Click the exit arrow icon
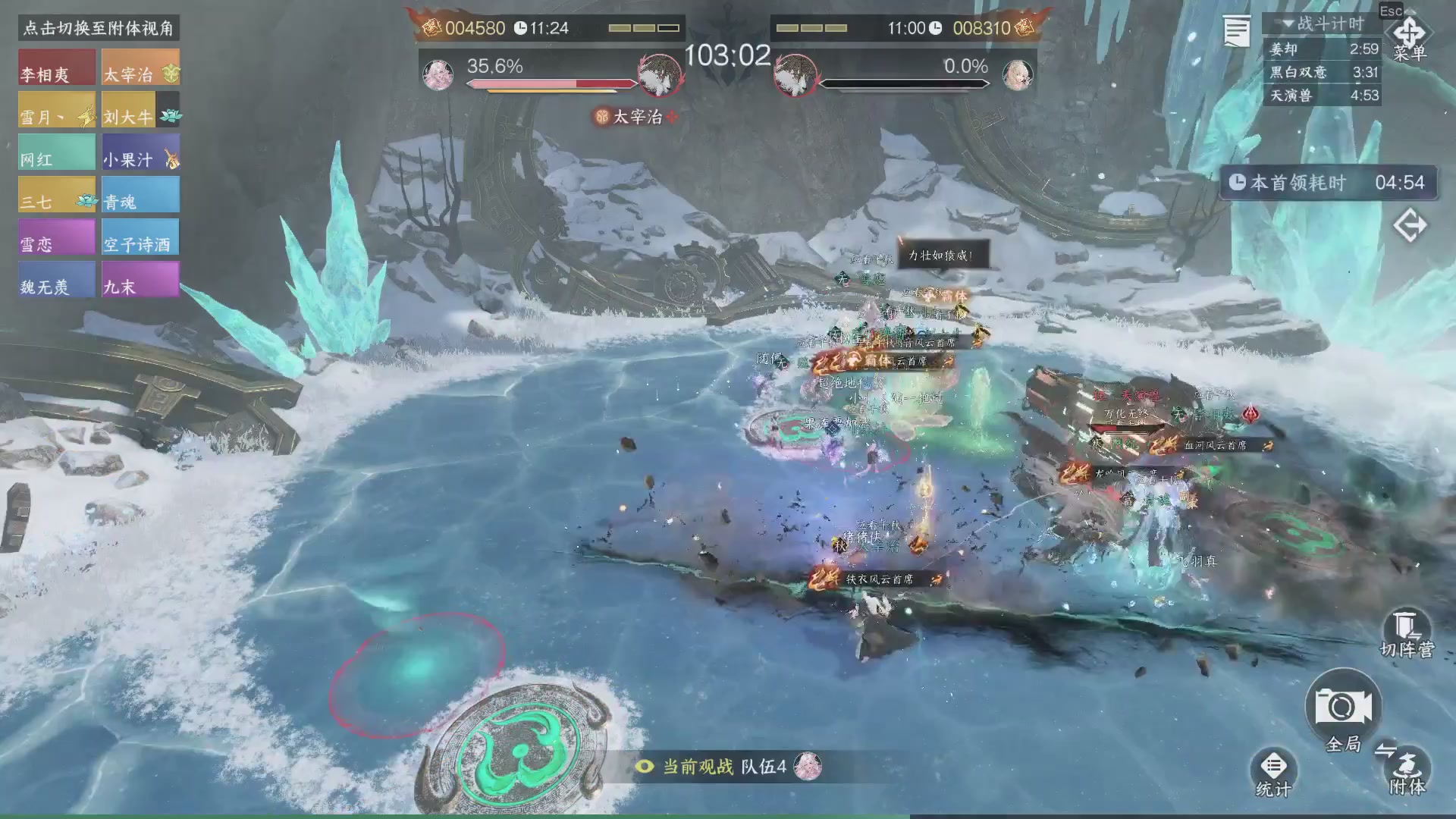Viewport: 1456px width, 819px height. 1410,226
